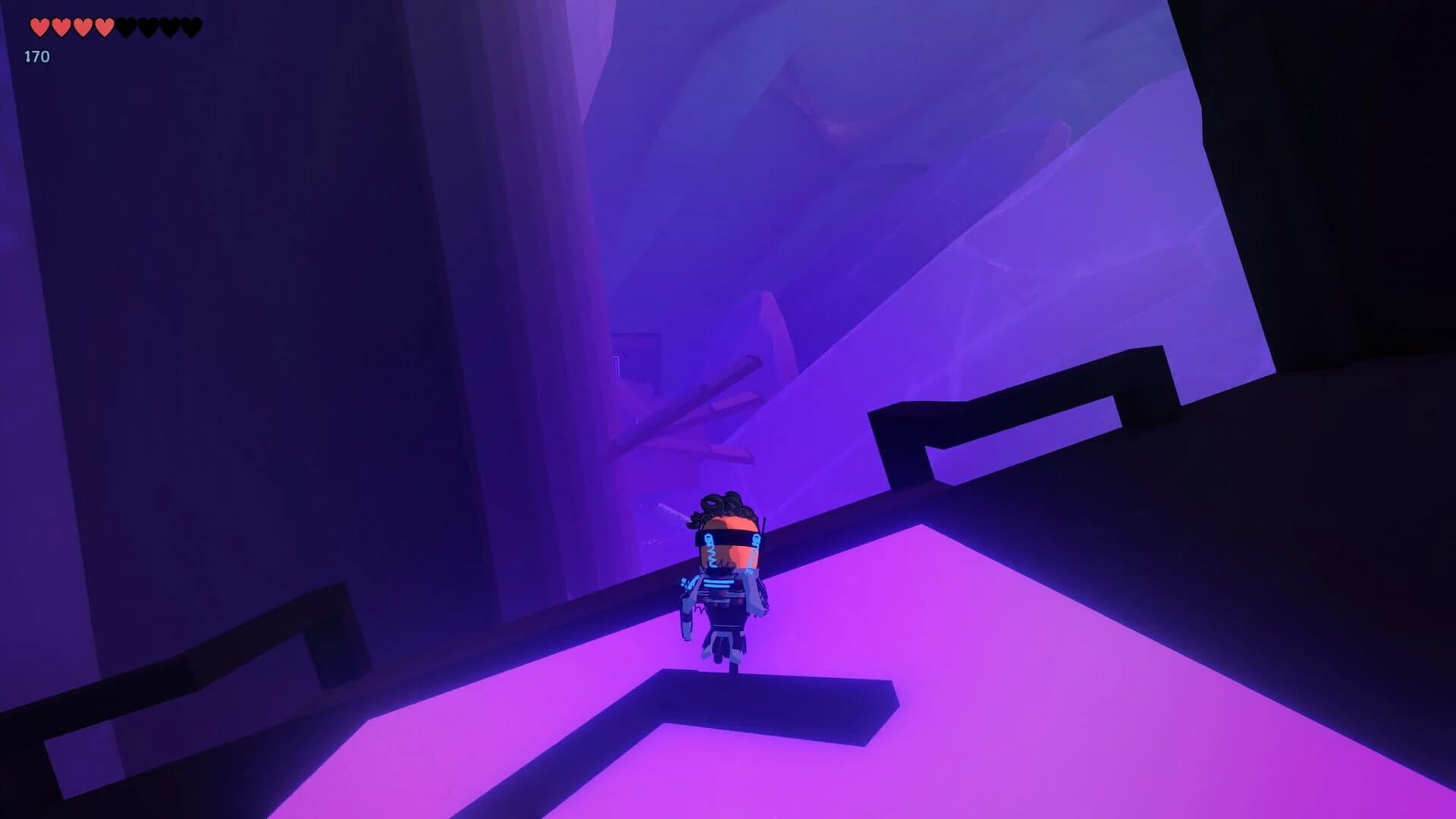Click the first black empty heart icon
The width and height of the screenshot is (1456, 819).
127,27
